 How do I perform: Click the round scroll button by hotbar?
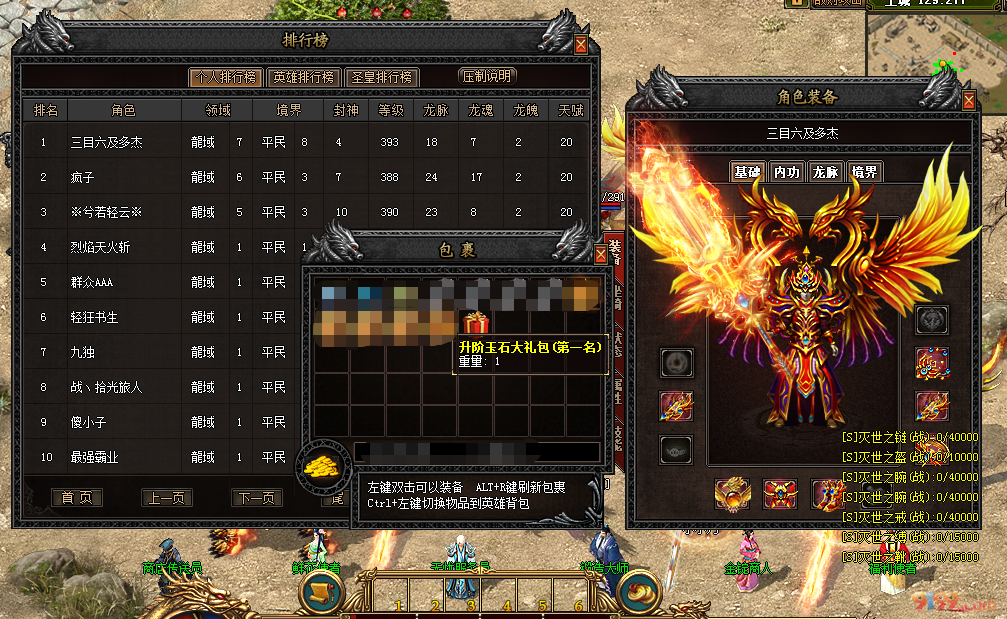tap(322, 591)
